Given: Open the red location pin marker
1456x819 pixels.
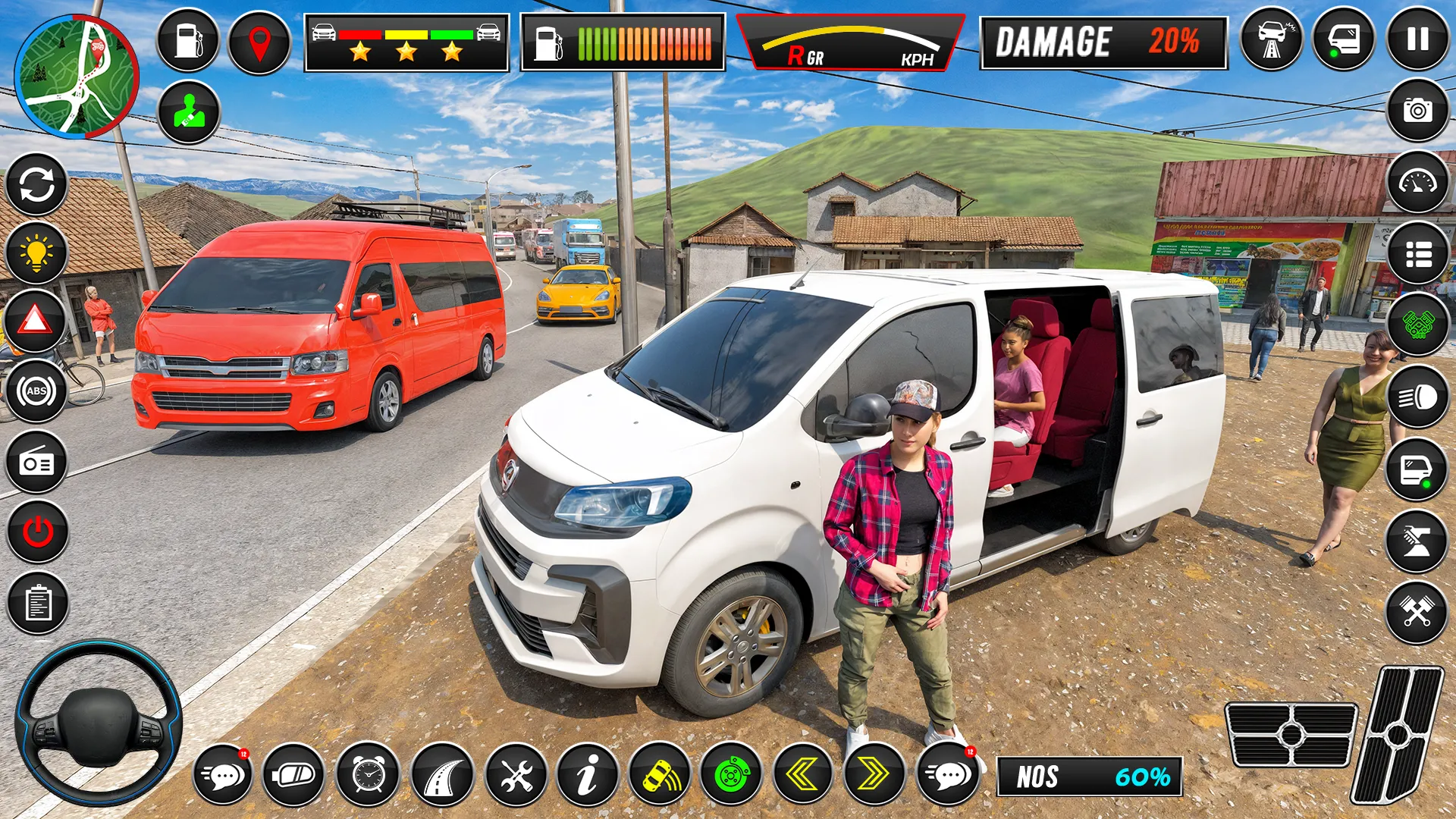Looking at the screenshot, I should (x=259, y=42).
